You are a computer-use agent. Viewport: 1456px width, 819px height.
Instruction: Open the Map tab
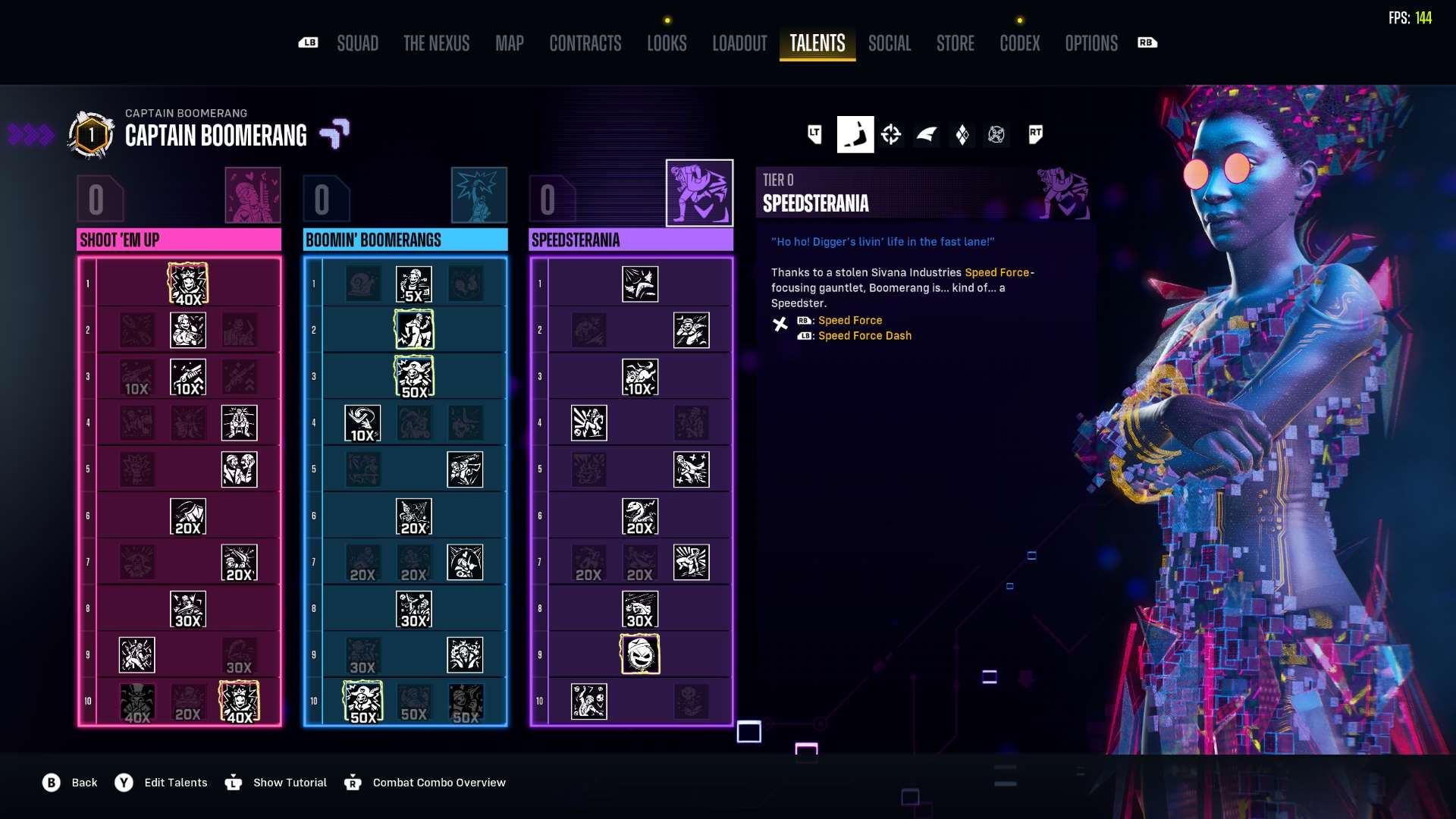pyautogui.click(x=509, y=43)
